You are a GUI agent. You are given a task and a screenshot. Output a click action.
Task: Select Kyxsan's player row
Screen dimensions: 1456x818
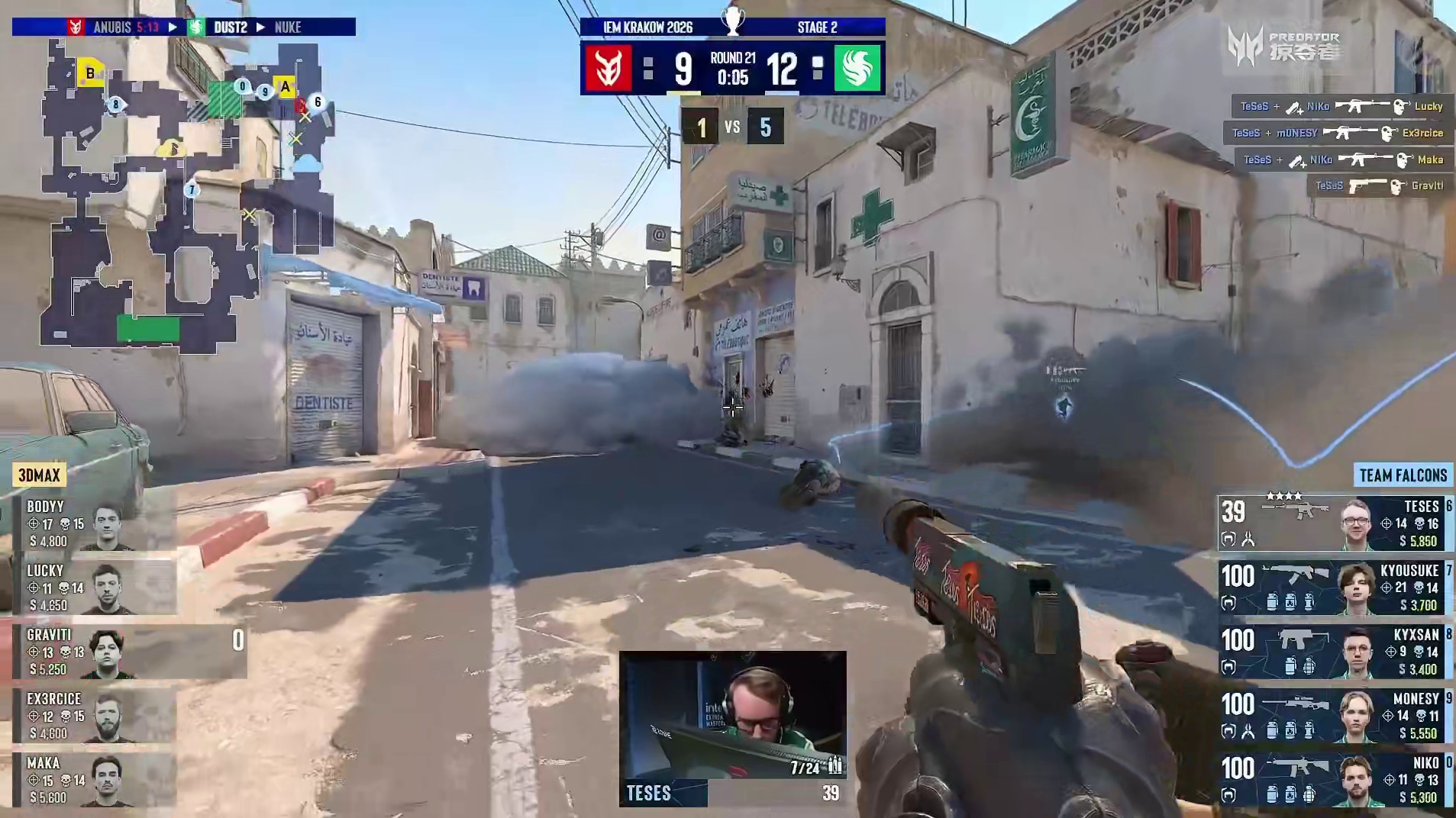pos(1335,652)
